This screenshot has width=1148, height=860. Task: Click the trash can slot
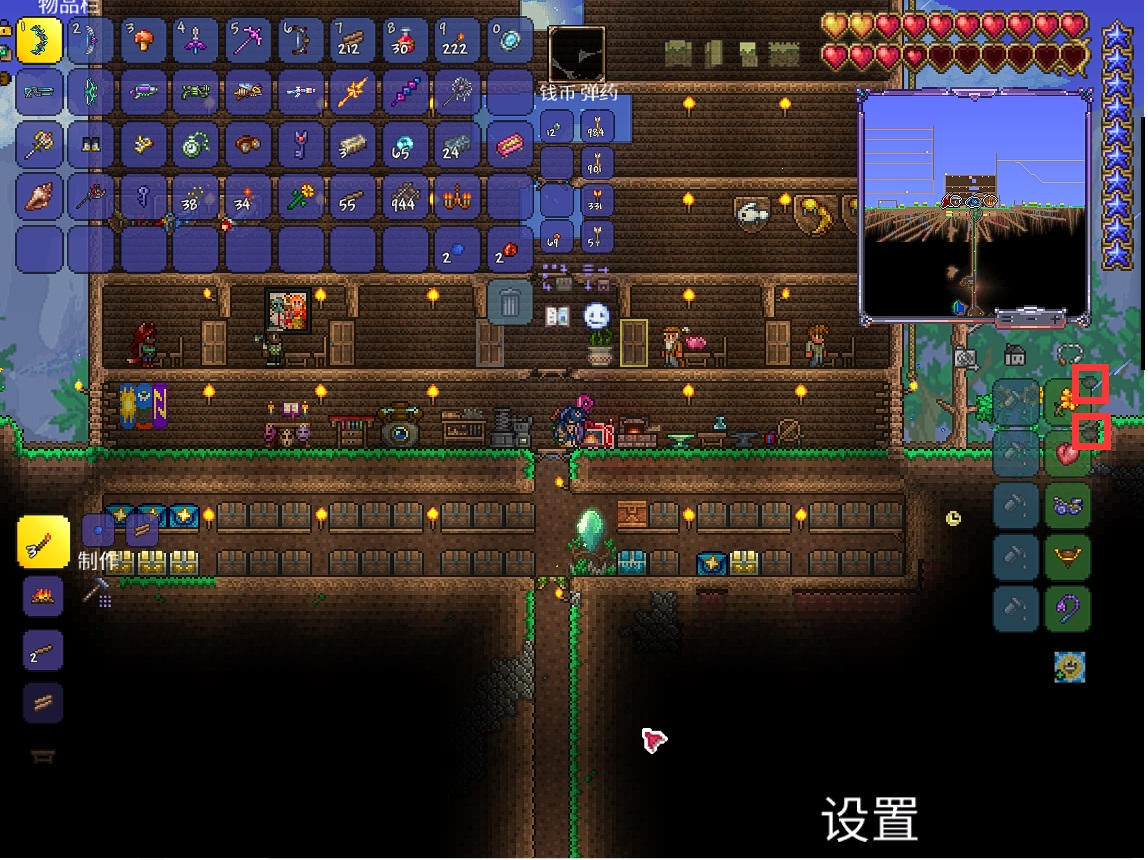tap(509, 302)
